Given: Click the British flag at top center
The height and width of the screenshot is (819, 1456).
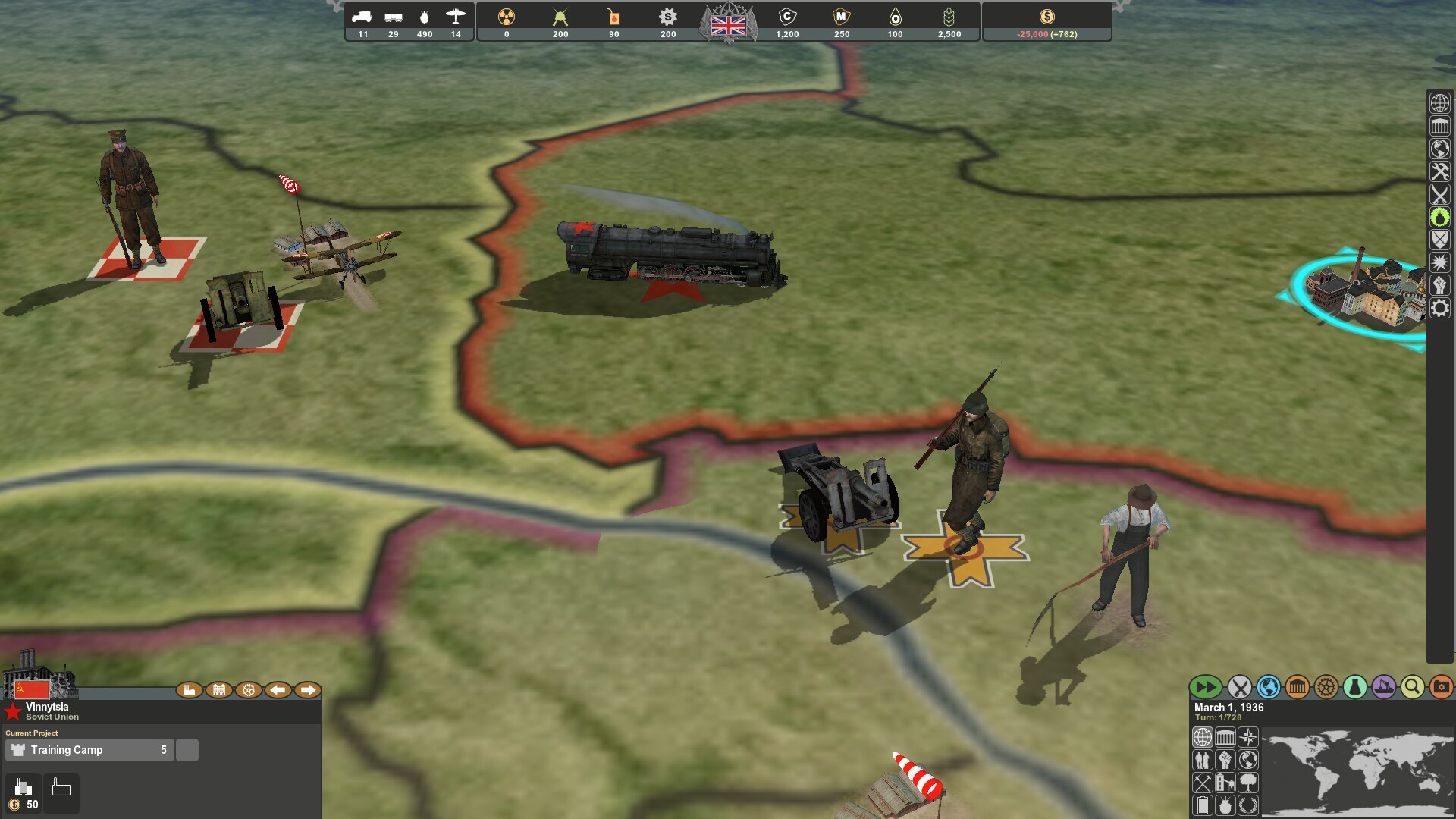Looking at the screenshot, I should pyautogui.click(x=728, y=27).
